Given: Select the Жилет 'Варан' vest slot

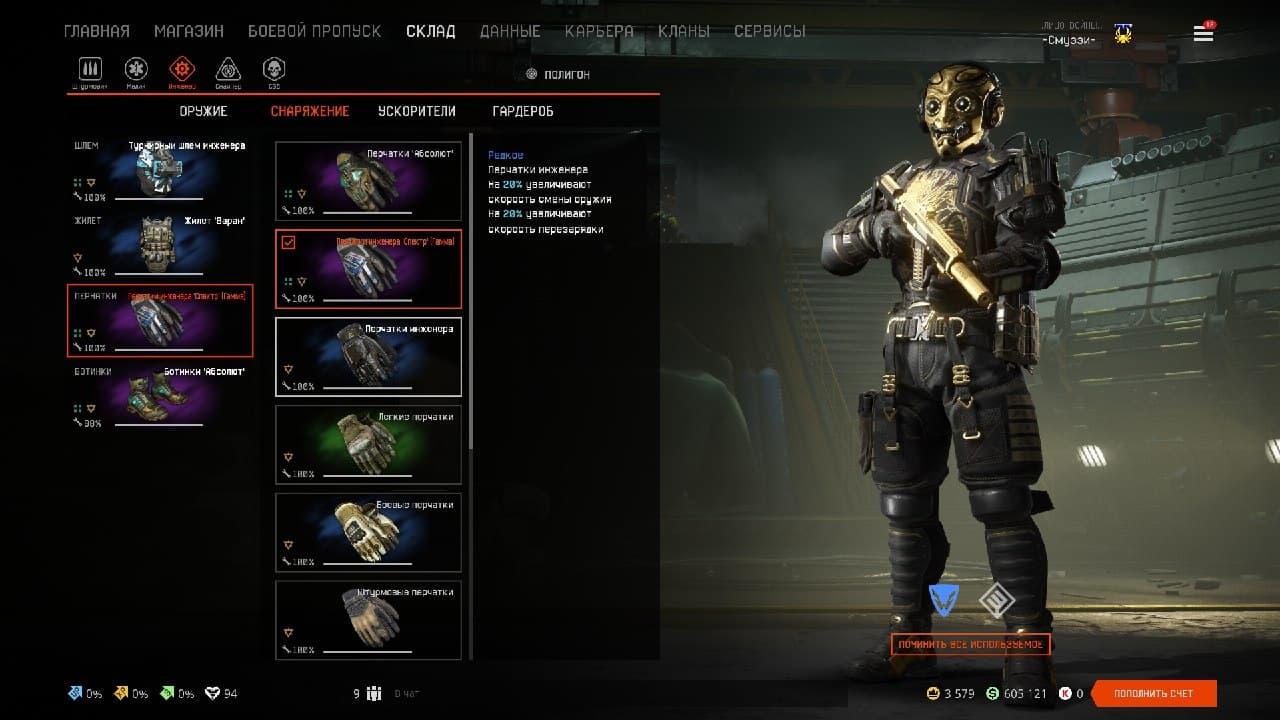Looking at the screenshot, I should pos(160,246).
